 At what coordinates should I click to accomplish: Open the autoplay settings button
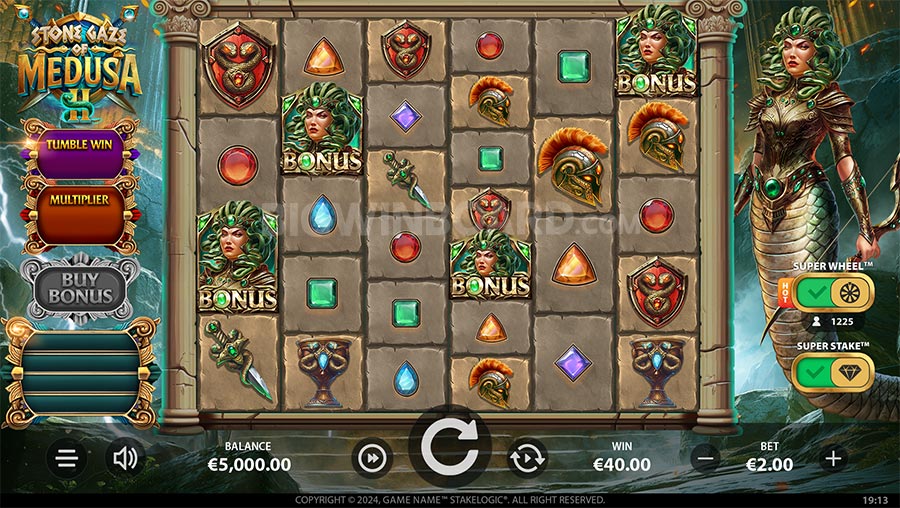point(527,458)
